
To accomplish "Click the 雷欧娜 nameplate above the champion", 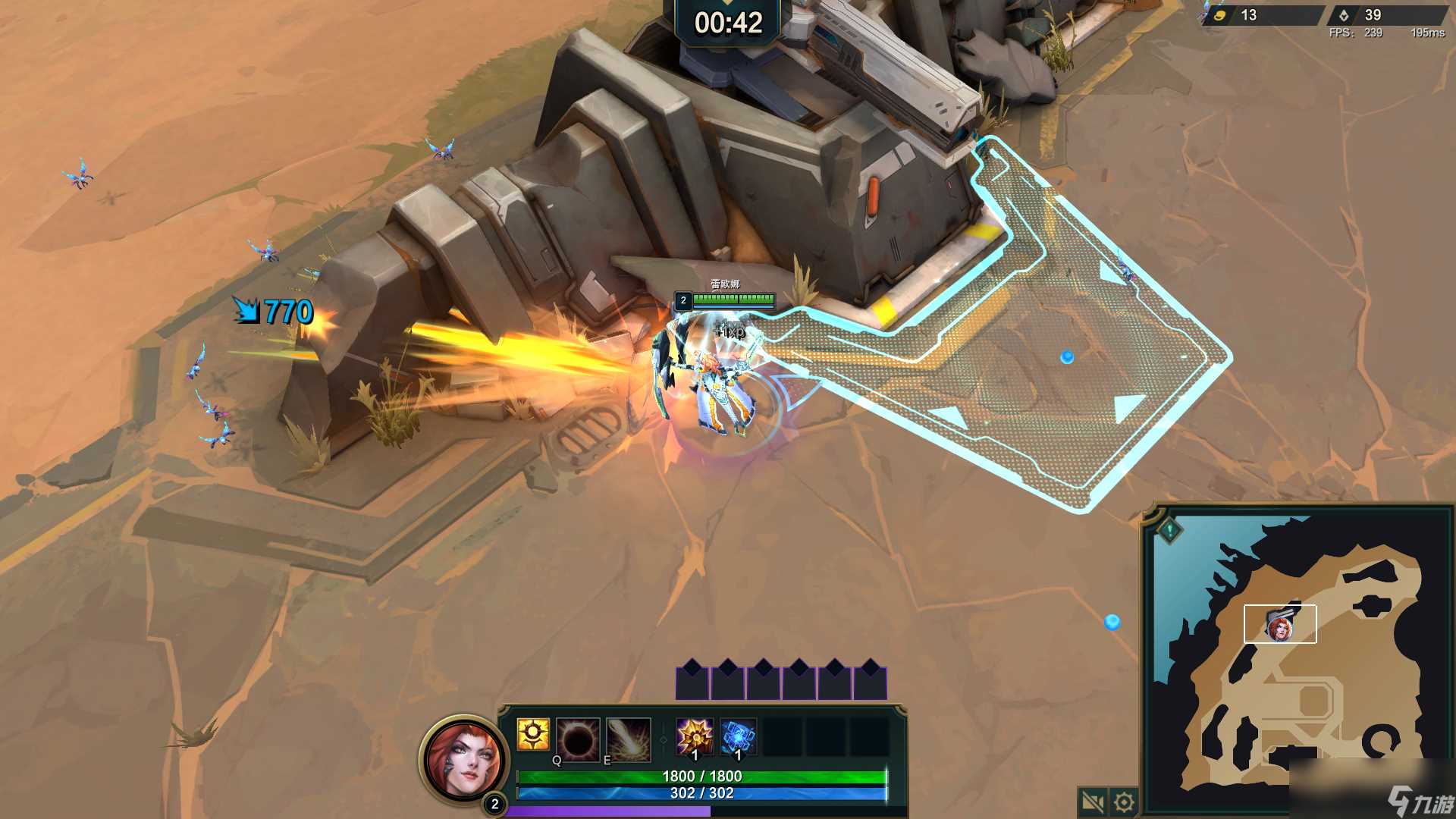I will click(724, 282).
